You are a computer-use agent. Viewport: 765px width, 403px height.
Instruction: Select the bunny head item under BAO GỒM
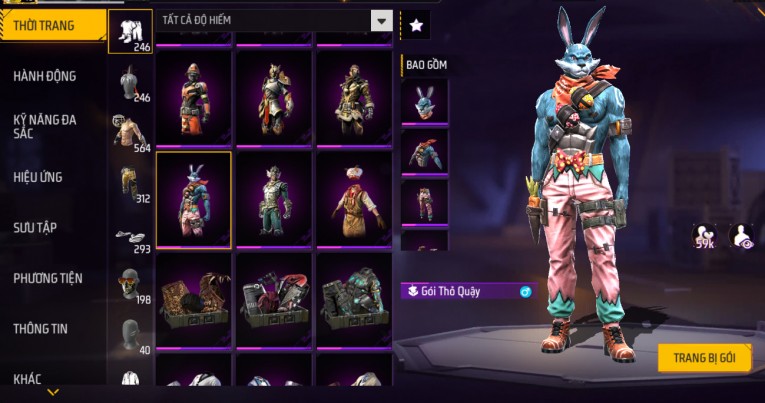pos(424,101)
